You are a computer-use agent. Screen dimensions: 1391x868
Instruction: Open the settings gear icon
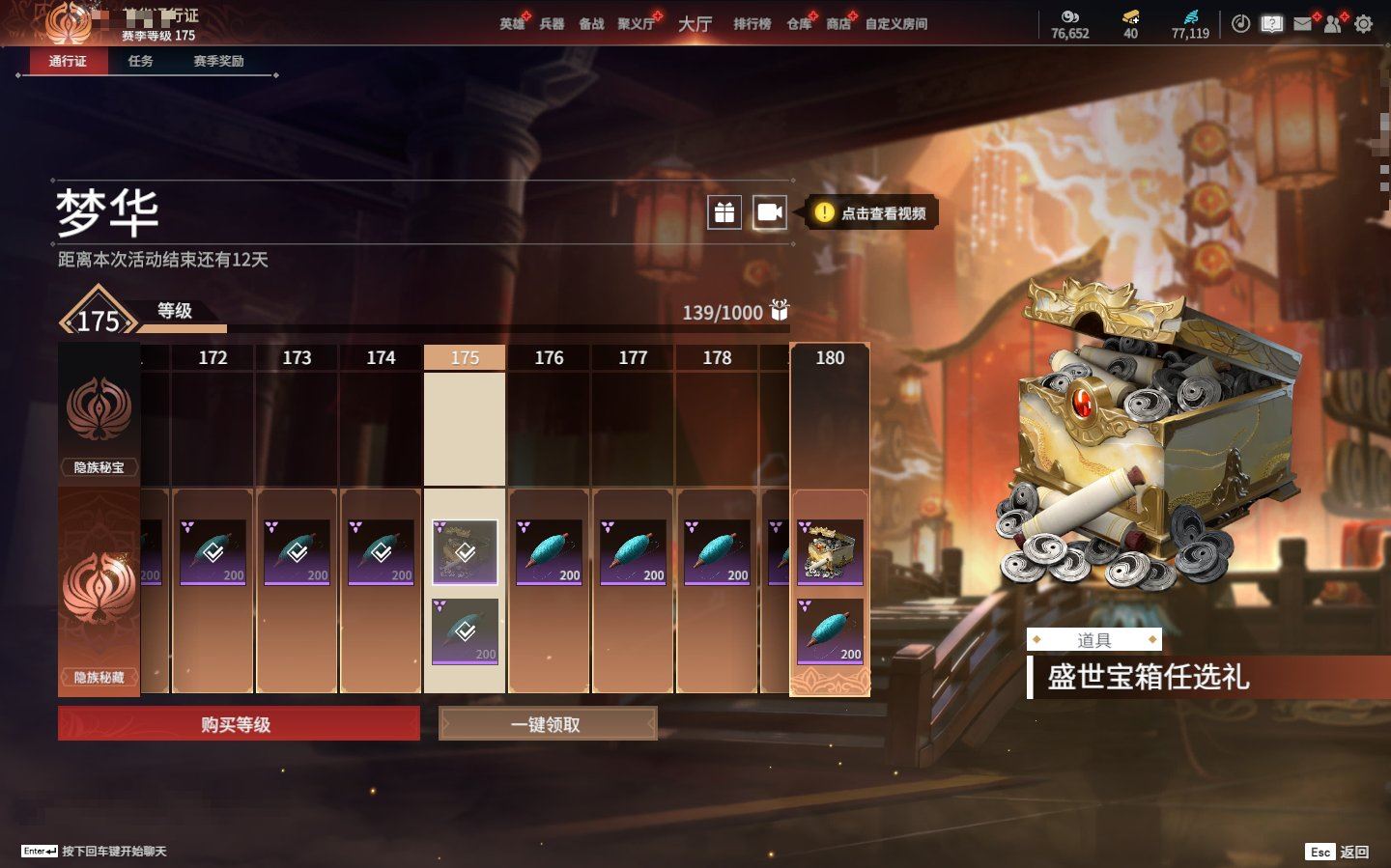(1363, 24)
